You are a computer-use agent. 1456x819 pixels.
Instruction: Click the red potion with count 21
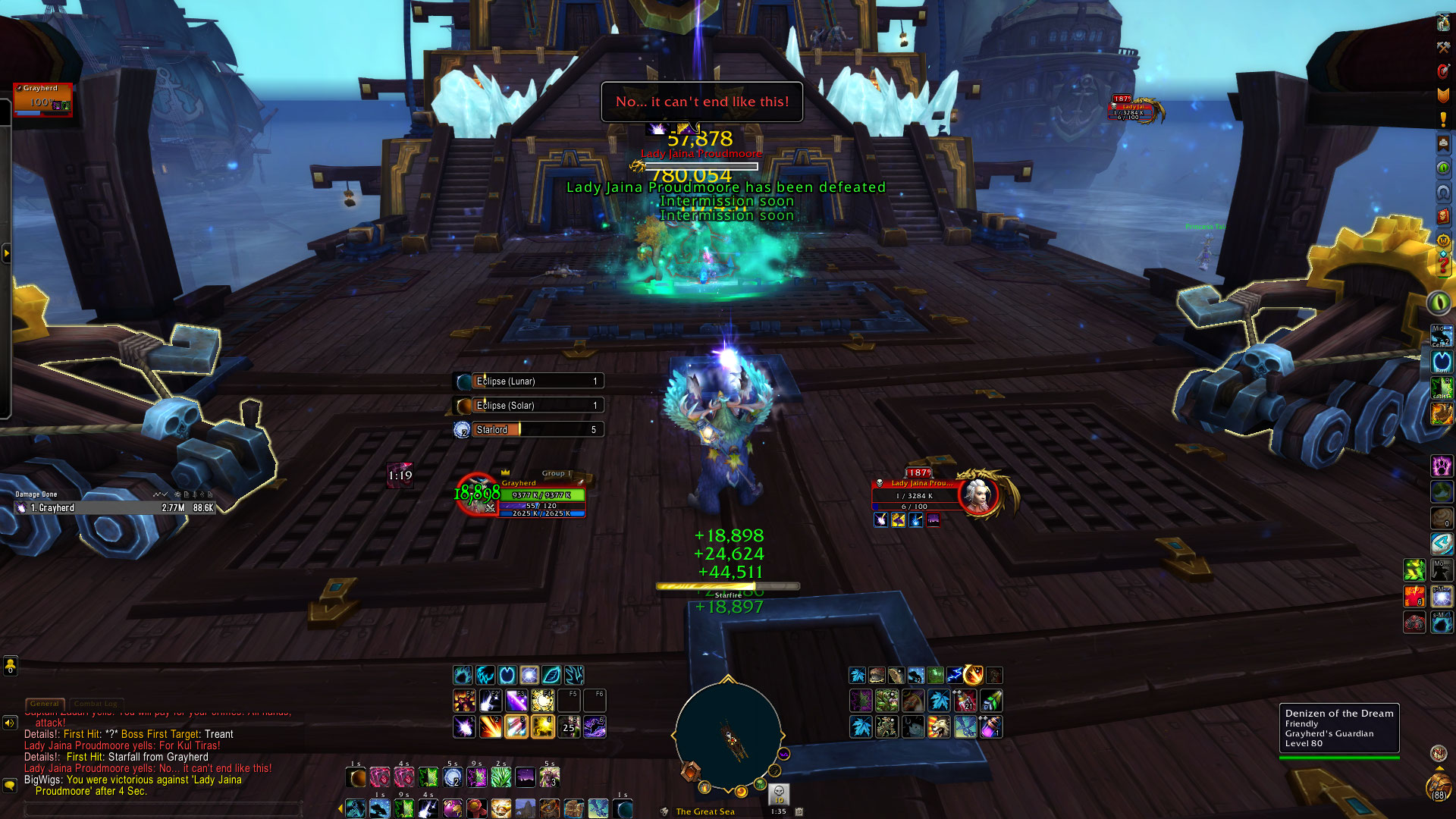[x=965, y=701]
